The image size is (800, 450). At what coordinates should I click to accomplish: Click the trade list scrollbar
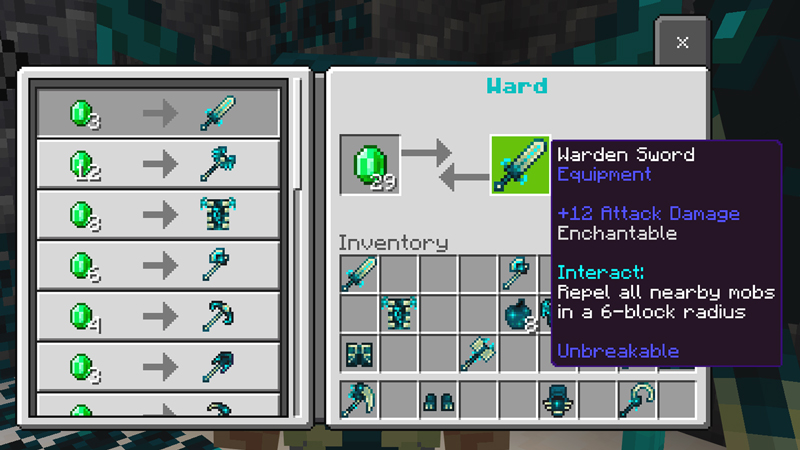point(296,150)
